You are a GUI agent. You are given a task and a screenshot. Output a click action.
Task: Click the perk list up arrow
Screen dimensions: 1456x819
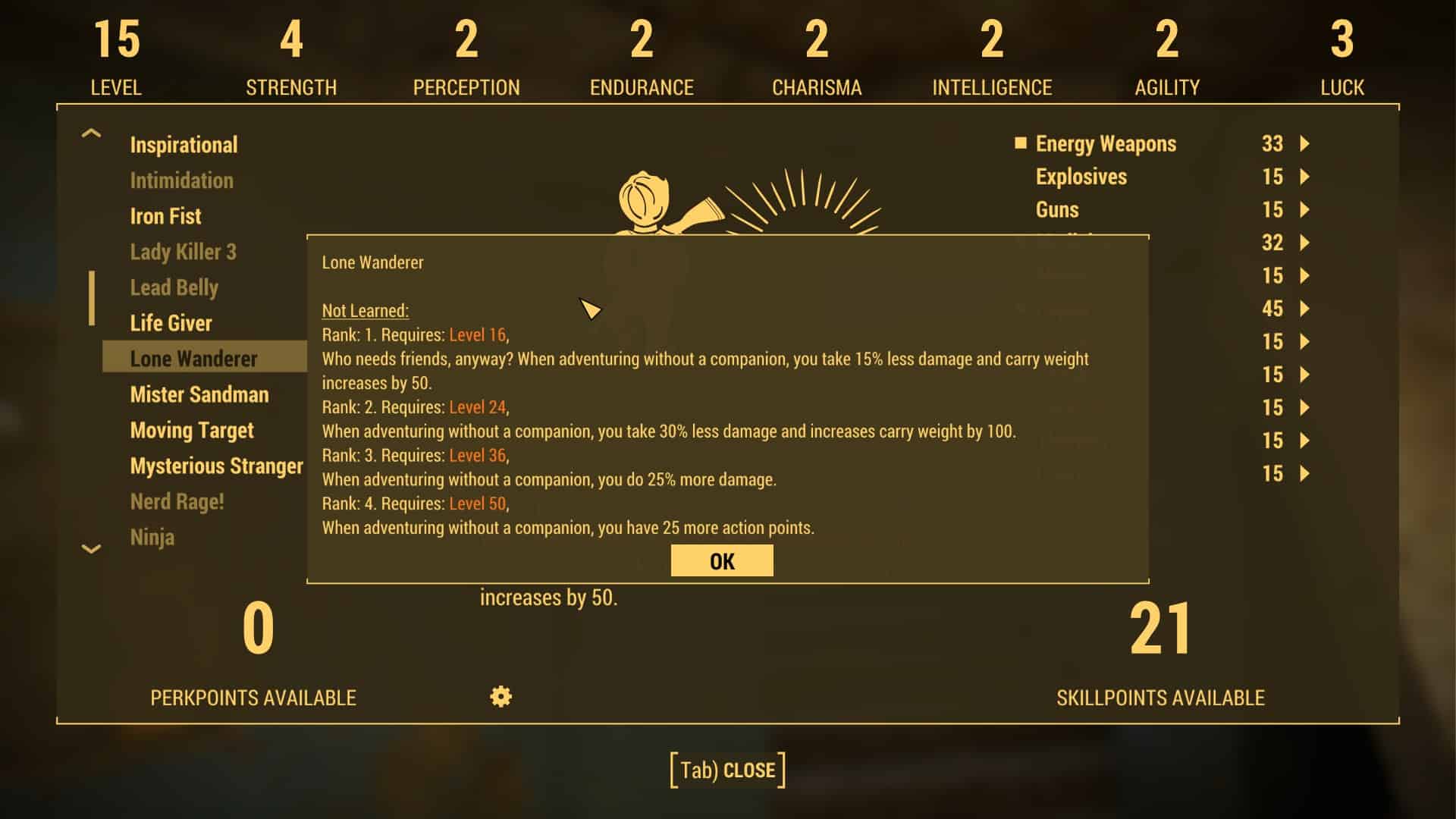[91, 134]
